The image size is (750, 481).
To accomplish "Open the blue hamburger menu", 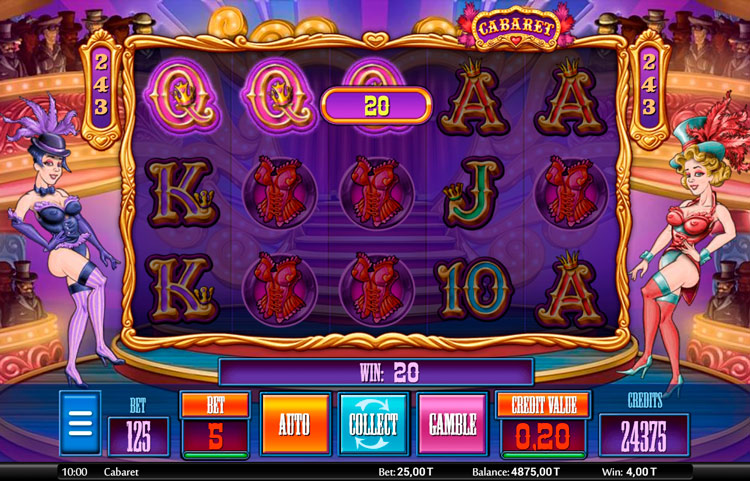I will coord(80,423).
